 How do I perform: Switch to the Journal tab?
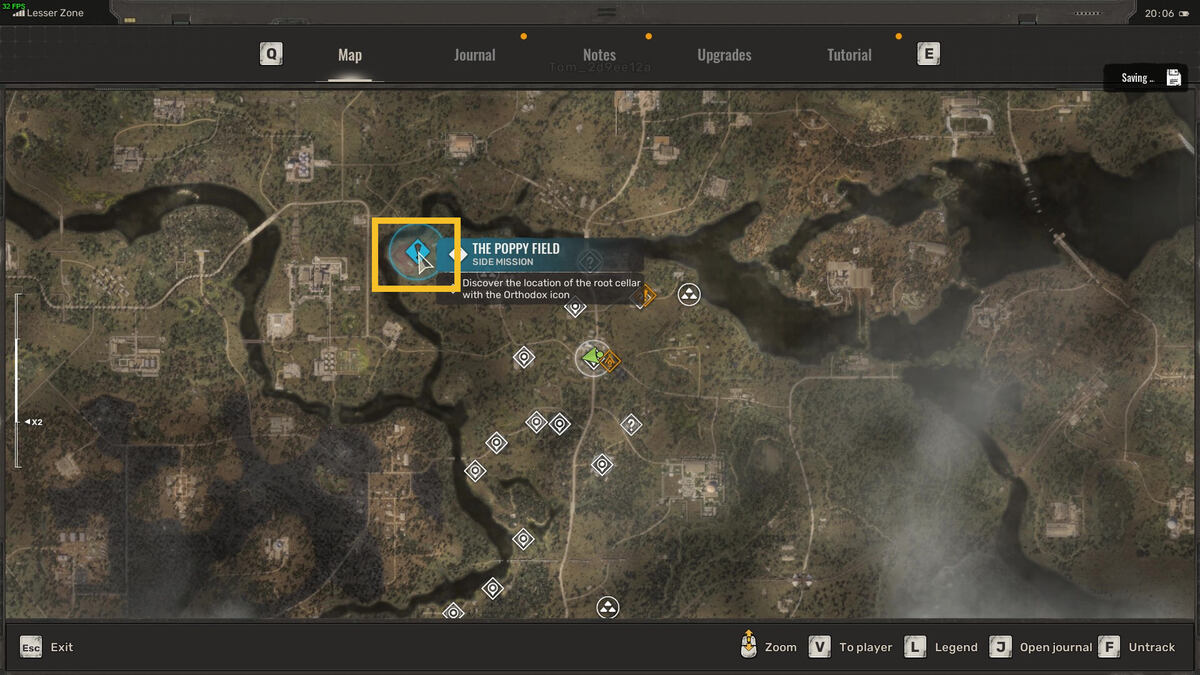pos(474,55)
